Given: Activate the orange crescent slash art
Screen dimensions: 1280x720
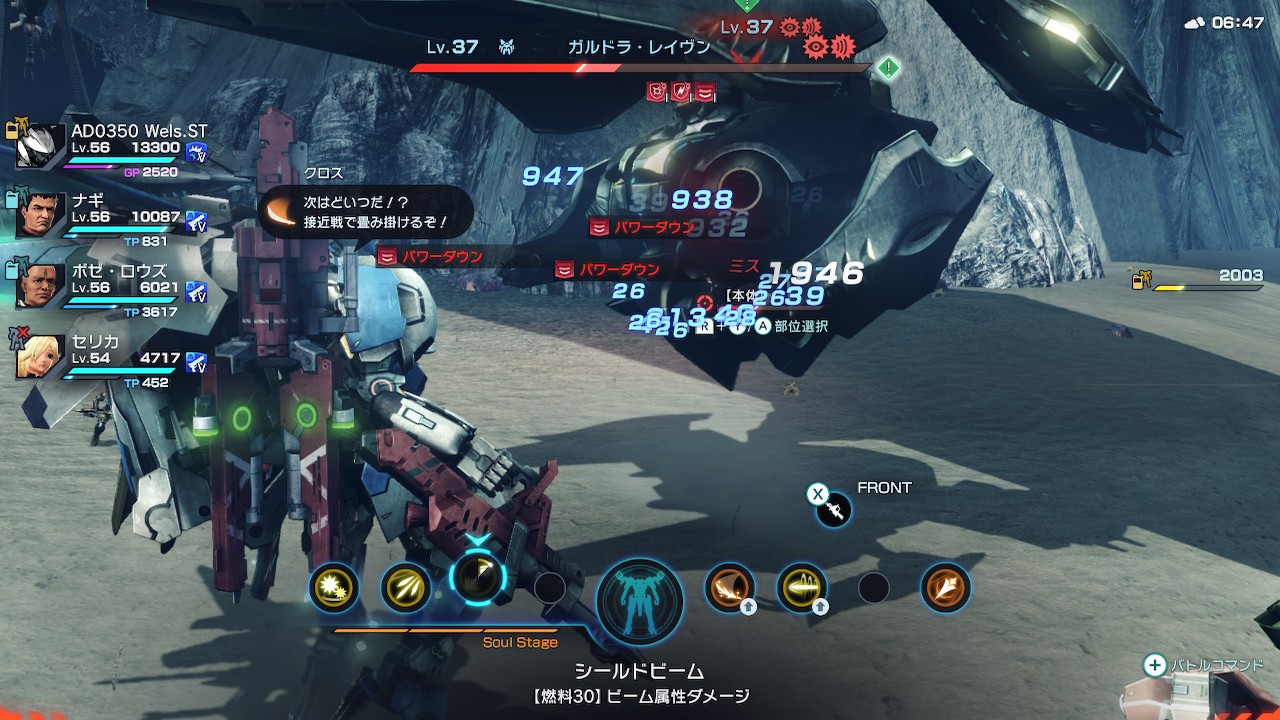Looking at the screenshot, I should pos(730,586).
